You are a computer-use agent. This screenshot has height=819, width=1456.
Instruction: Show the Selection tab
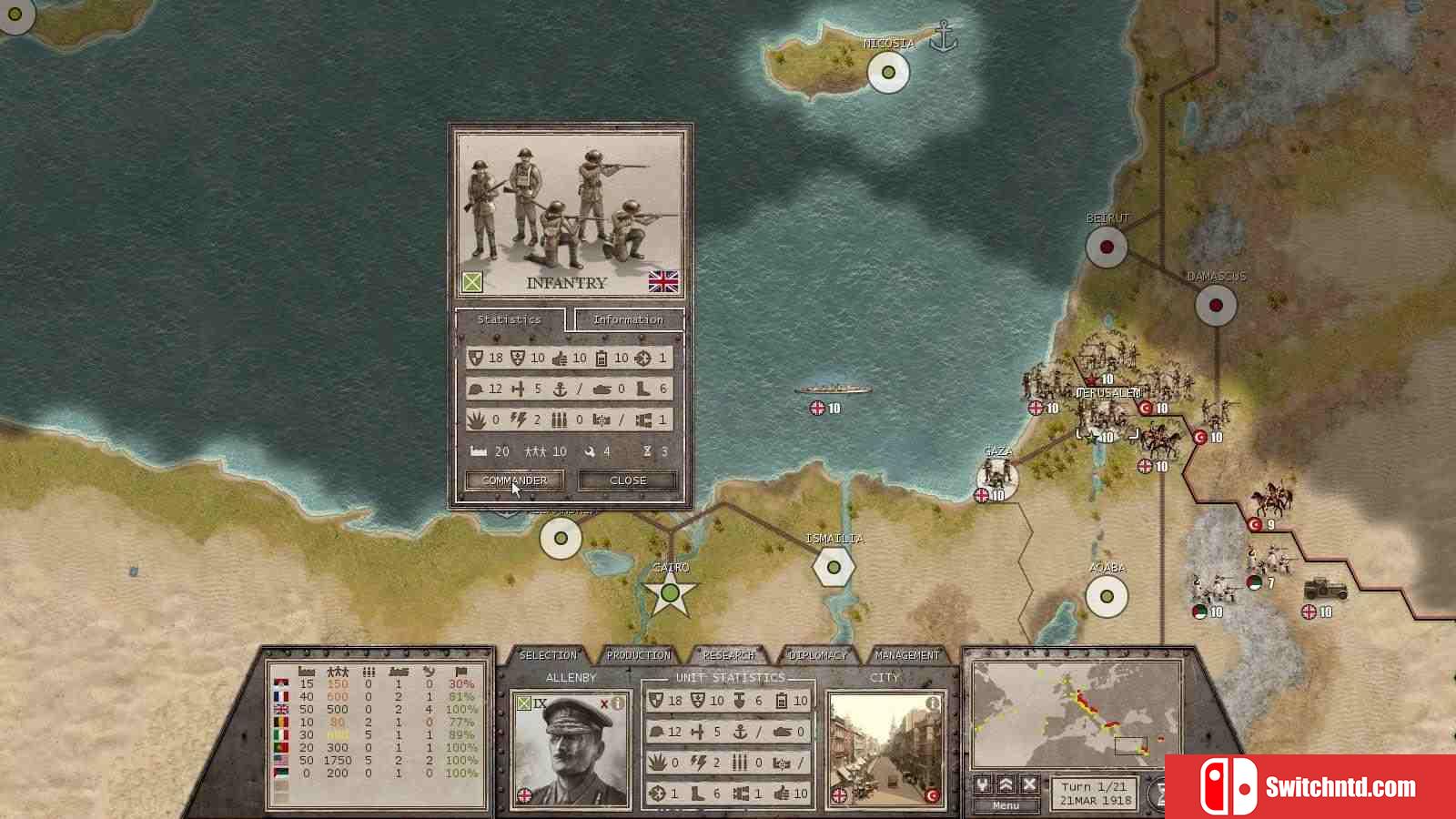548,655
